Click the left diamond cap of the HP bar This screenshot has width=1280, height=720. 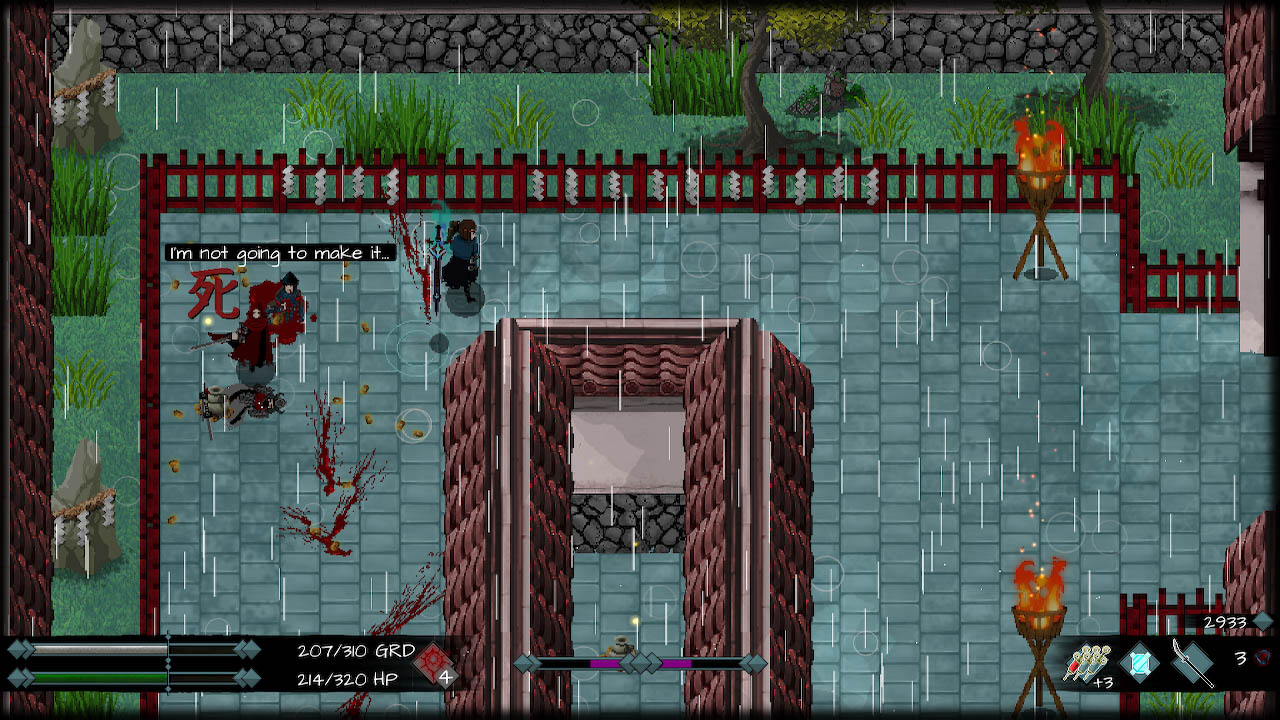point(18,679)
